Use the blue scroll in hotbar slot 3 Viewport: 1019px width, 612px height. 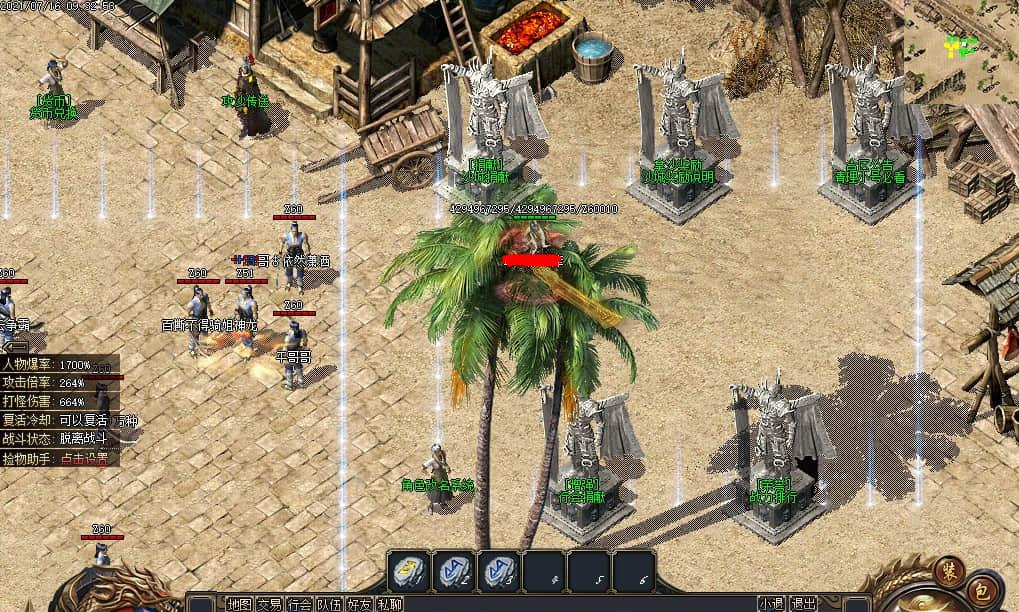point(499,571)
